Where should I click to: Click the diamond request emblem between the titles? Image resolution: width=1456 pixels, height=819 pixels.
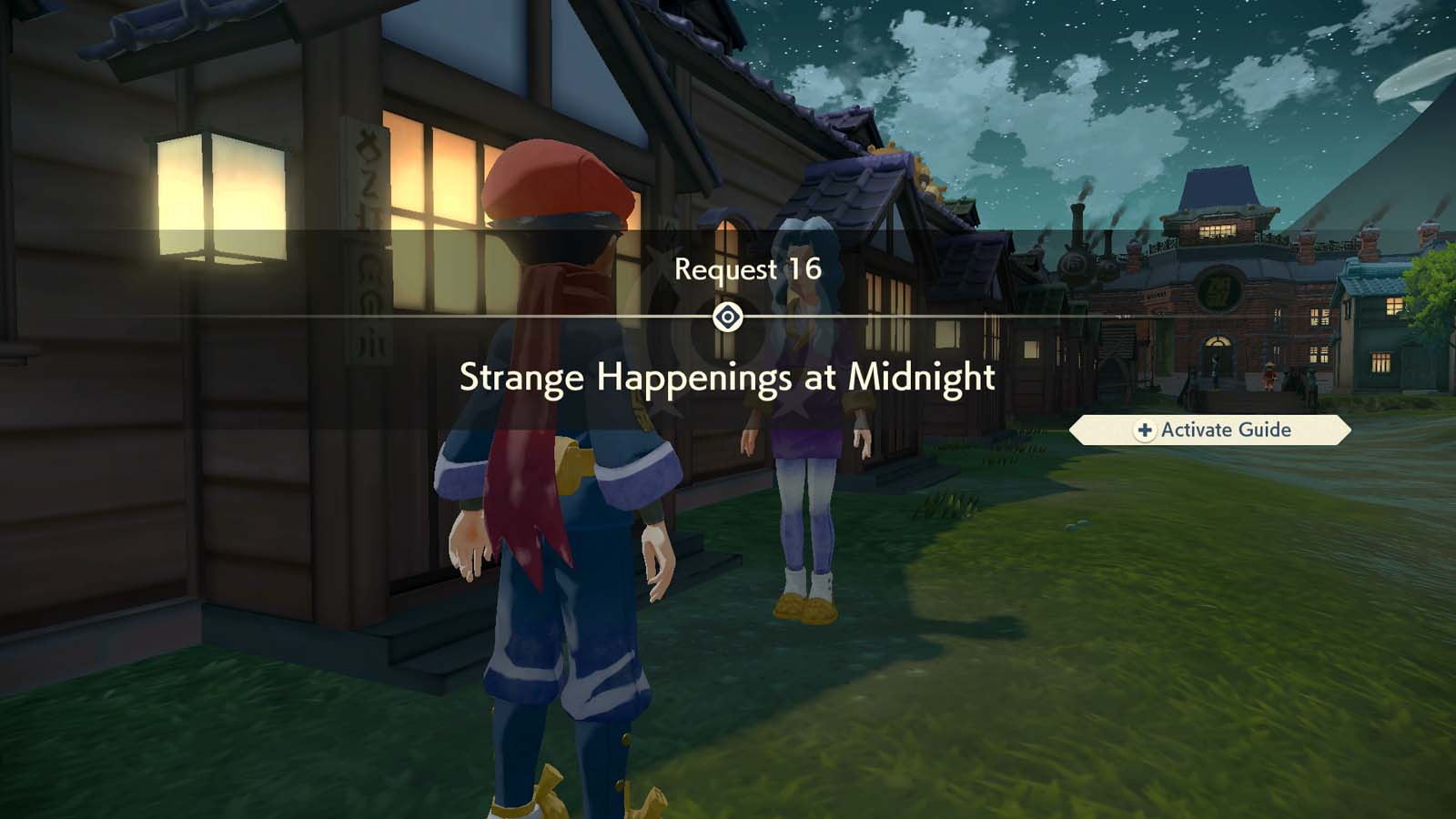728,317
